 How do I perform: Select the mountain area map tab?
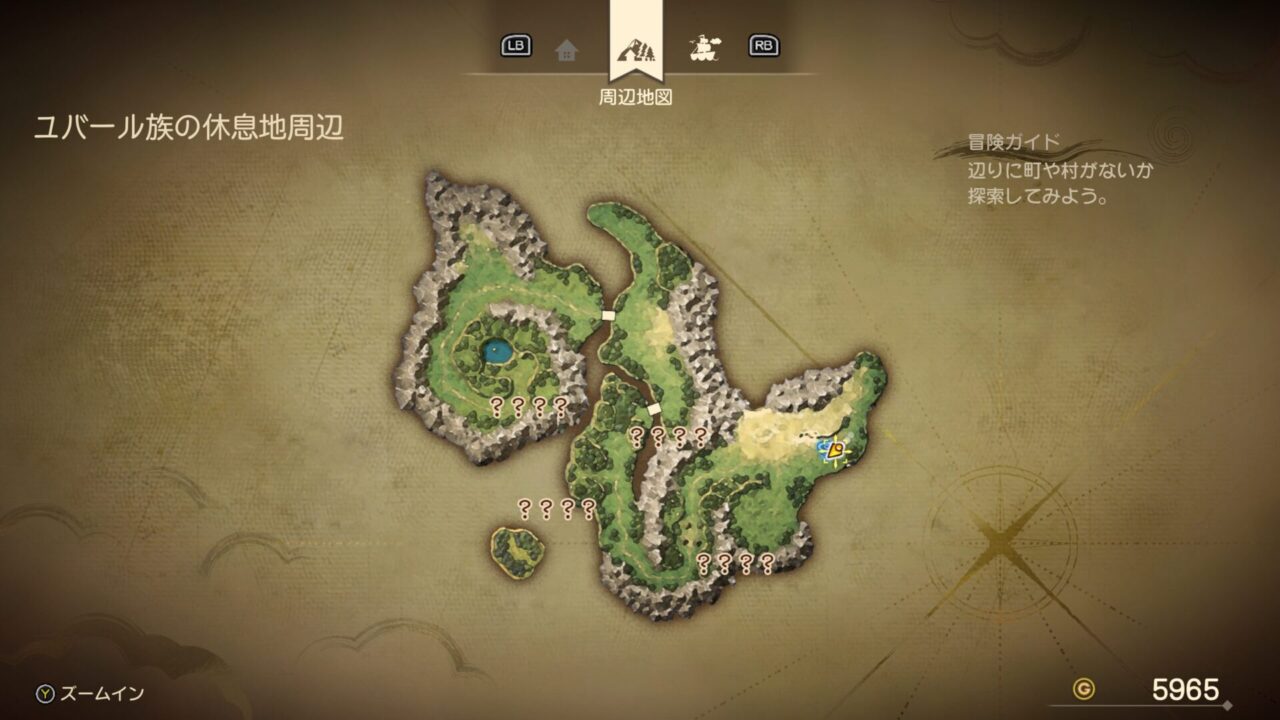[x=634, y=49]
